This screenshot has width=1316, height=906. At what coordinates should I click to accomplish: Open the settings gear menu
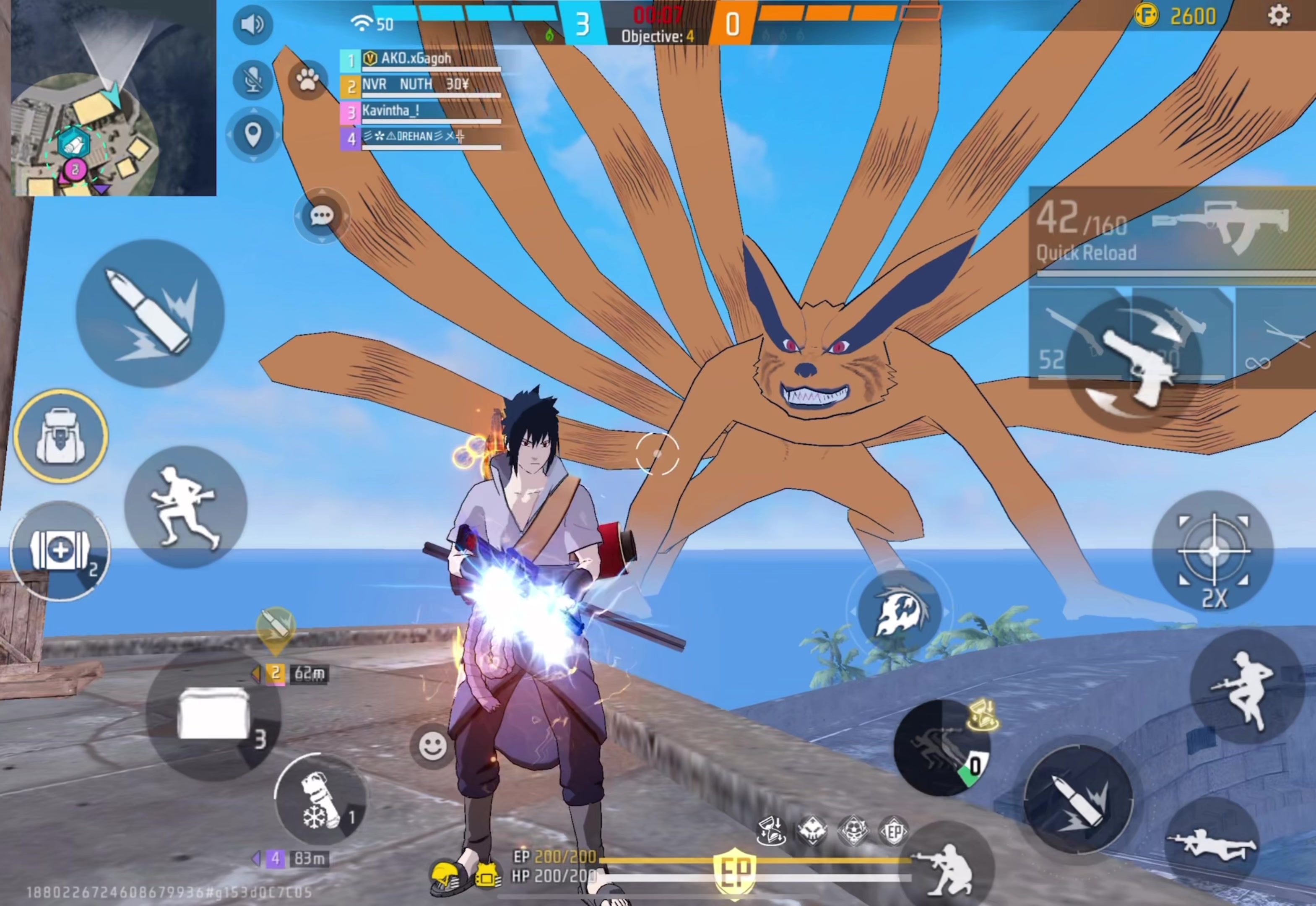pos(1279,16)
